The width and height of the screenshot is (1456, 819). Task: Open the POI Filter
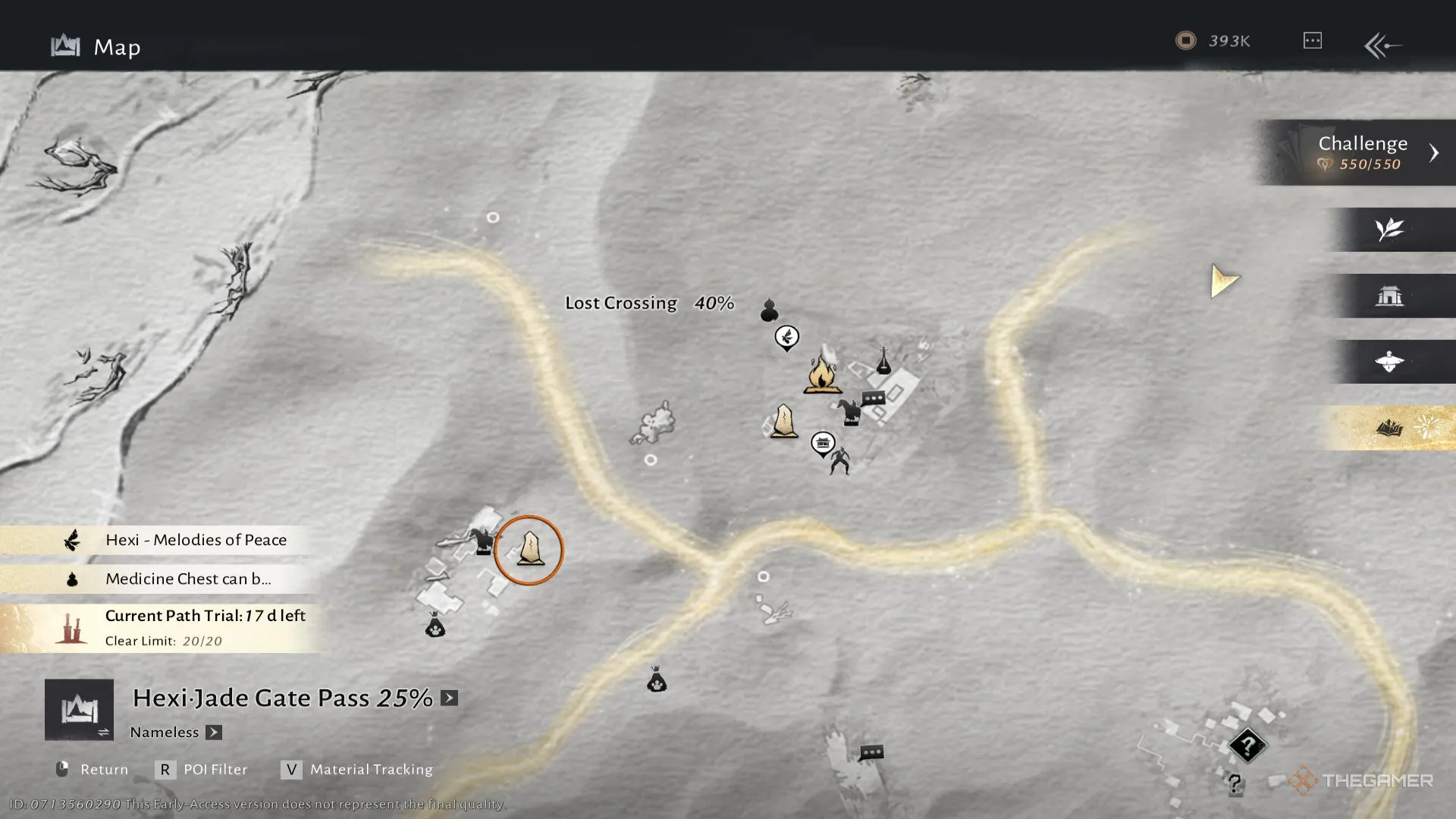[202, 770]
